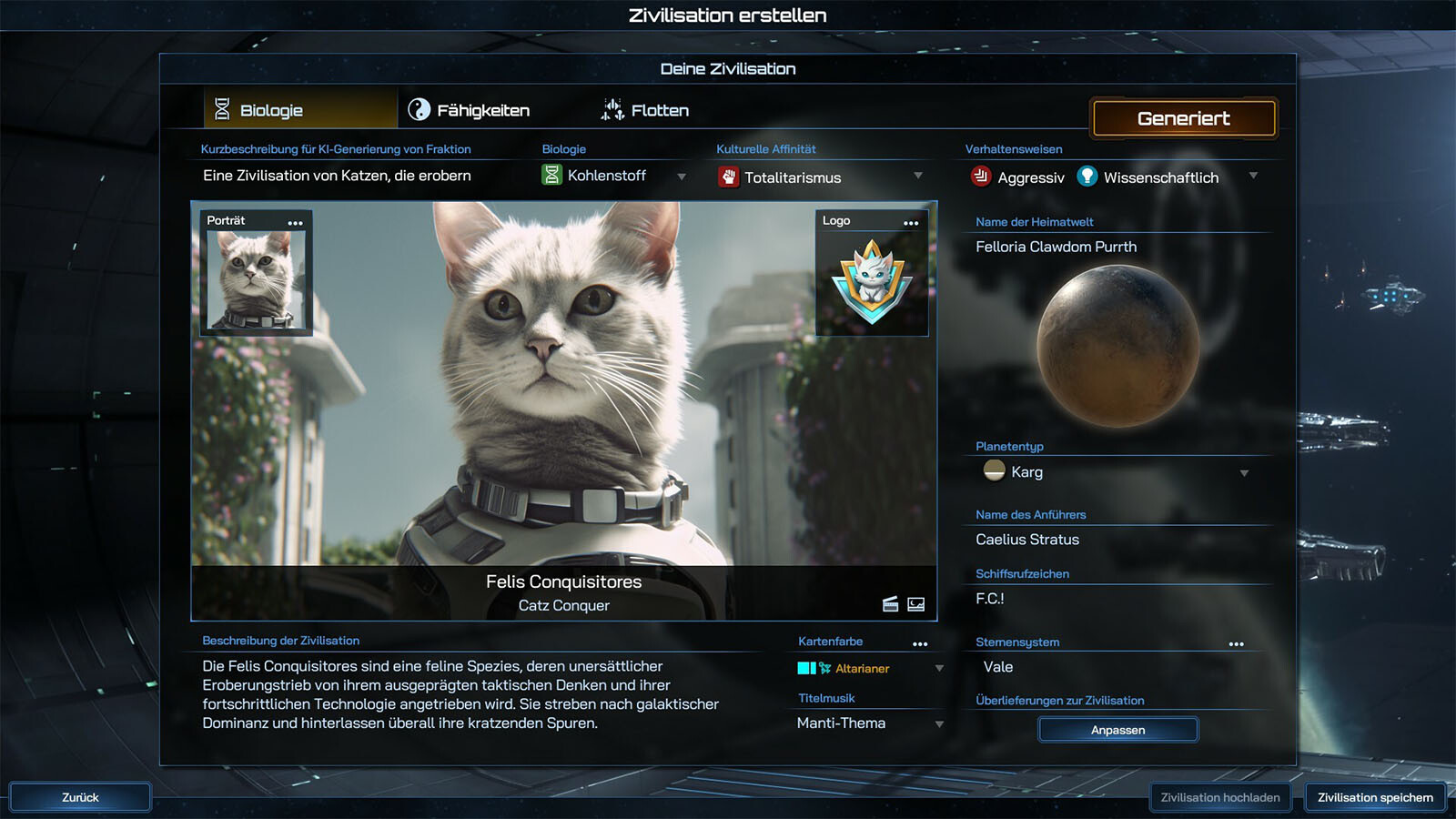Open the Logo options menu
The image size is (1456, 819).
click(911, 223)
